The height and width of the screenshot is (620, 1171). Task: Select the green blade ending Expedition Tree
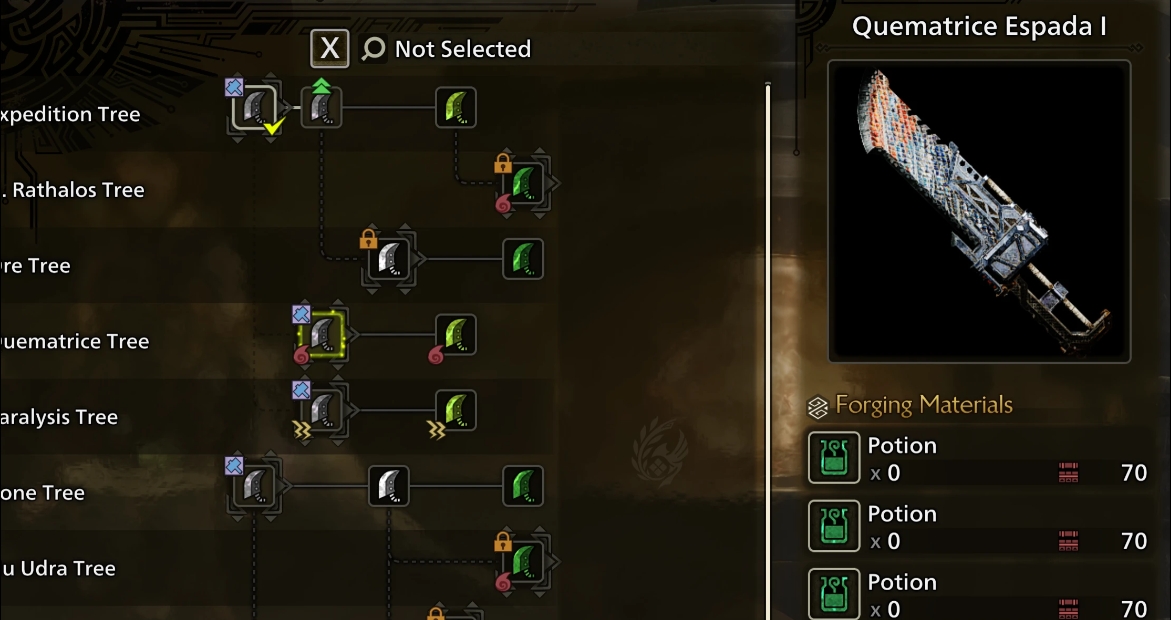(455, 108)
